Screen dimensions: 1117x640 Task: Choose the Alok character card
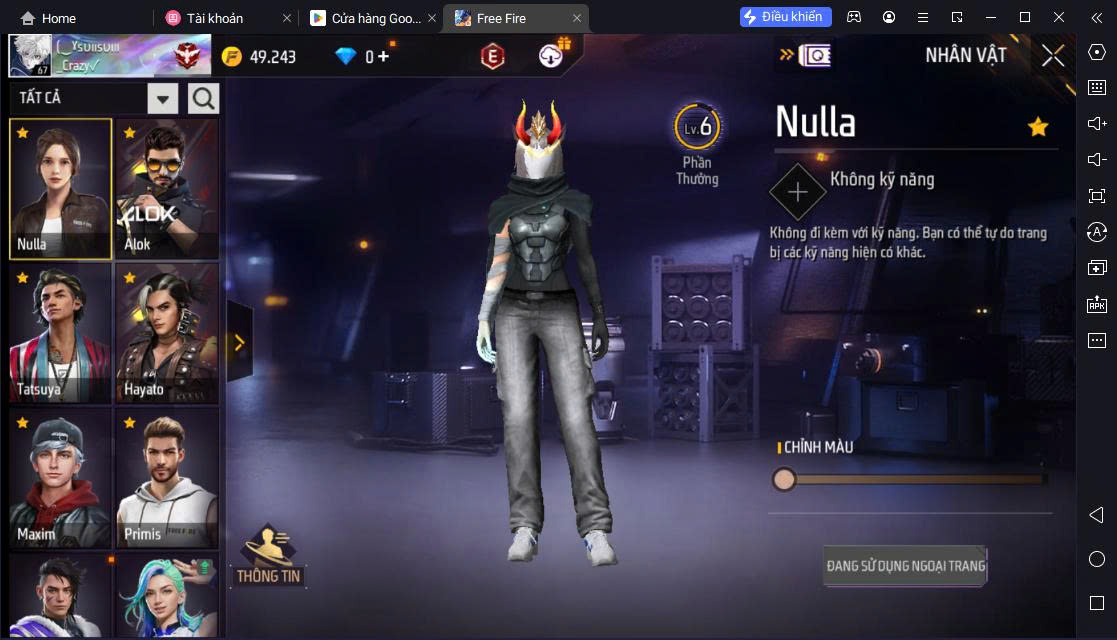pyautogui.click(x=167, y=189)
